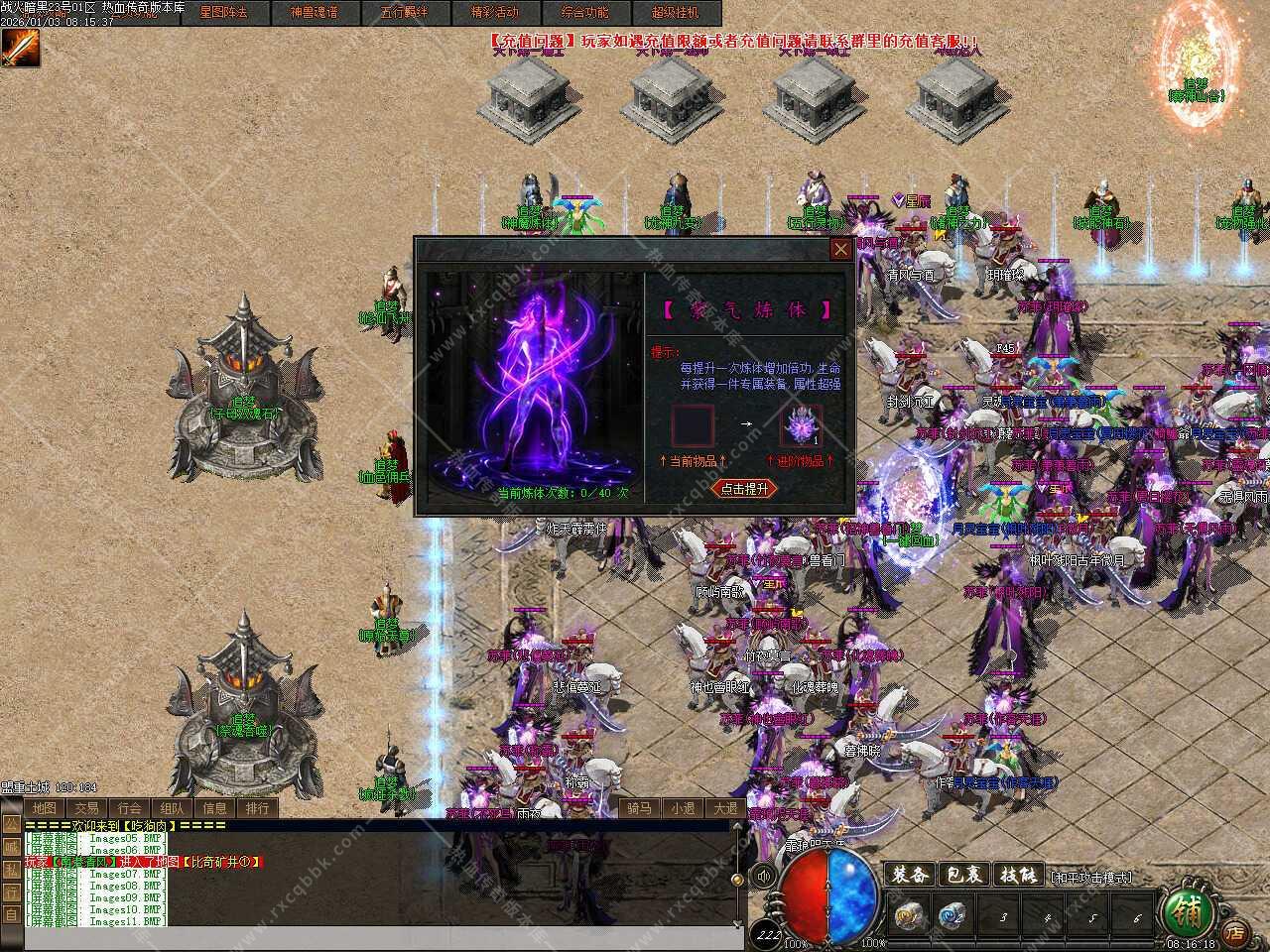The height and width of the screenshot is (952, 1270).
Task: Open the 排行 ranking list
Action: 257,808
